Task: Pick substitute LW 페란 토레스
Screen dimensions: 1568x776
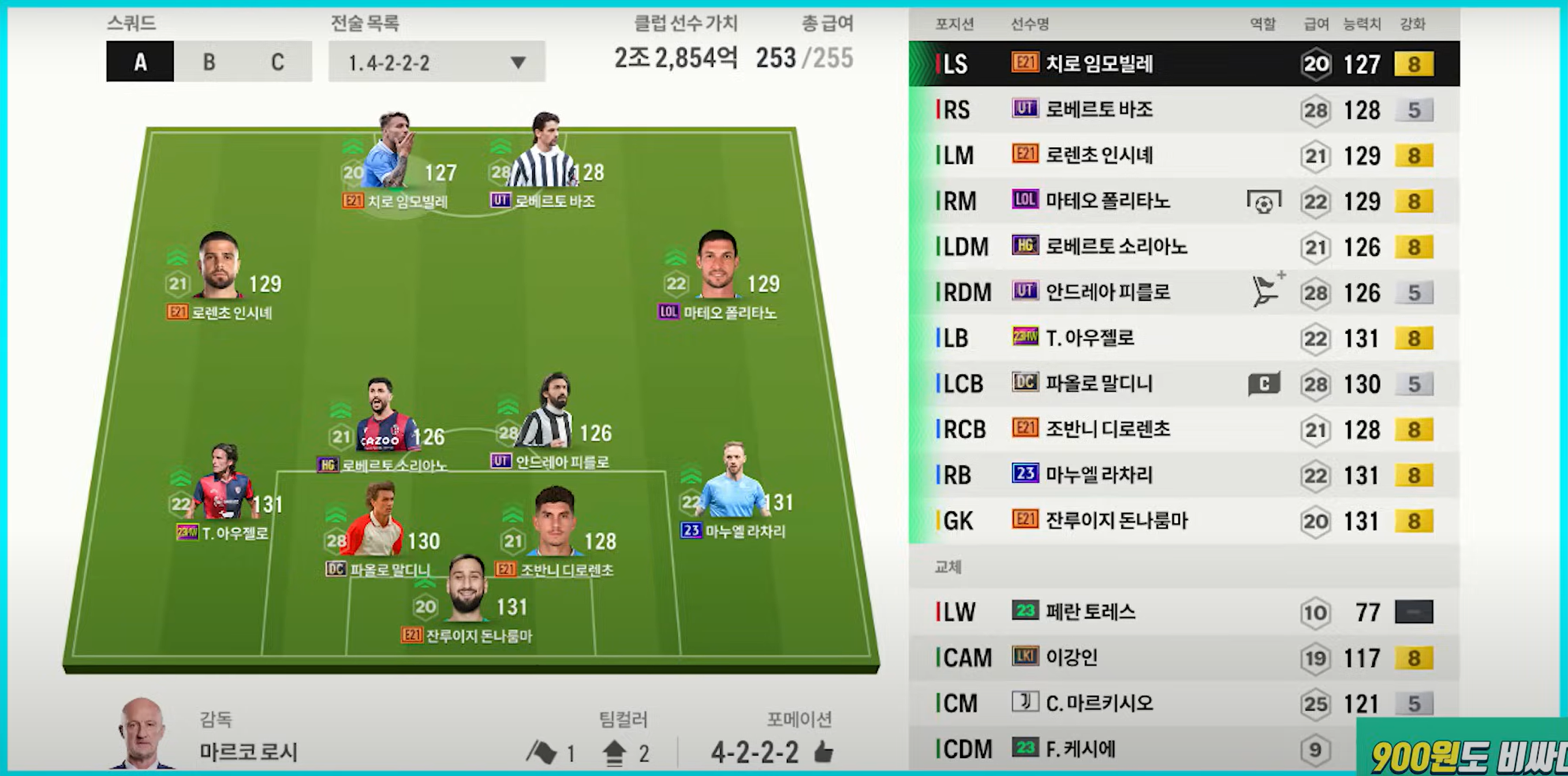Action: pos(1184,612)
